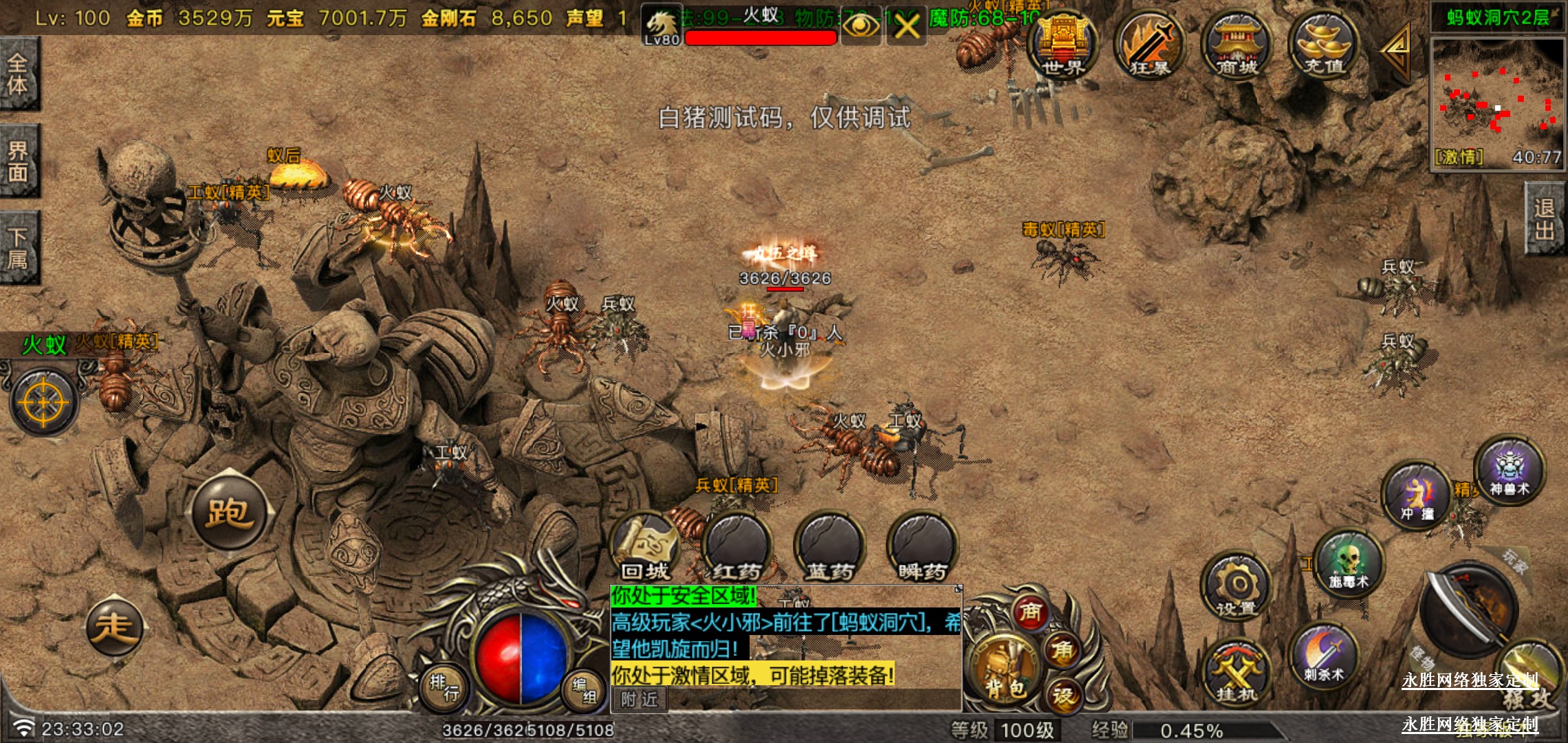The image size is (1568, 743).
Task: Switch to 跑 run mode
Action: (x=229, y=513)
